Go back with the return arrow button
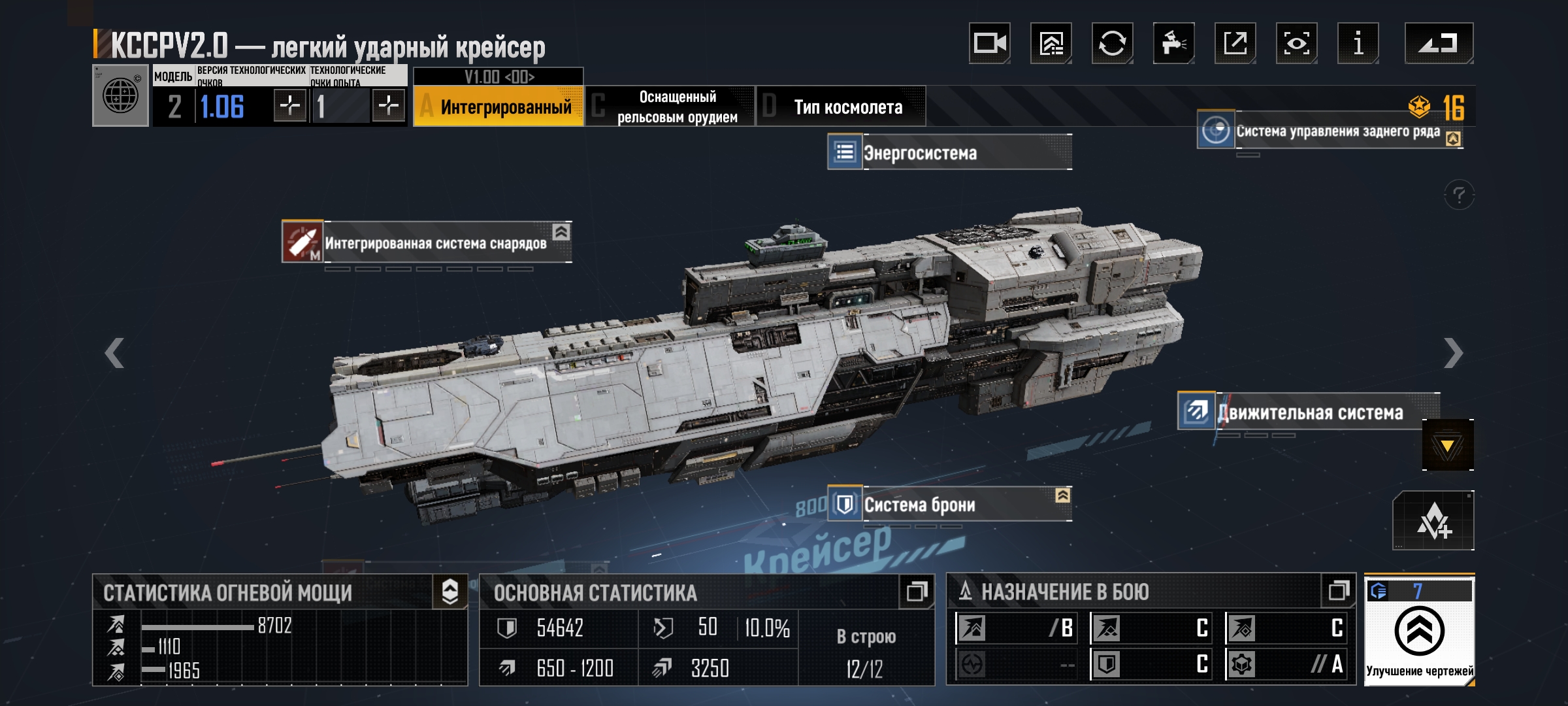The height and width of the screenshot is (706, 1568). coord(1439,44)
